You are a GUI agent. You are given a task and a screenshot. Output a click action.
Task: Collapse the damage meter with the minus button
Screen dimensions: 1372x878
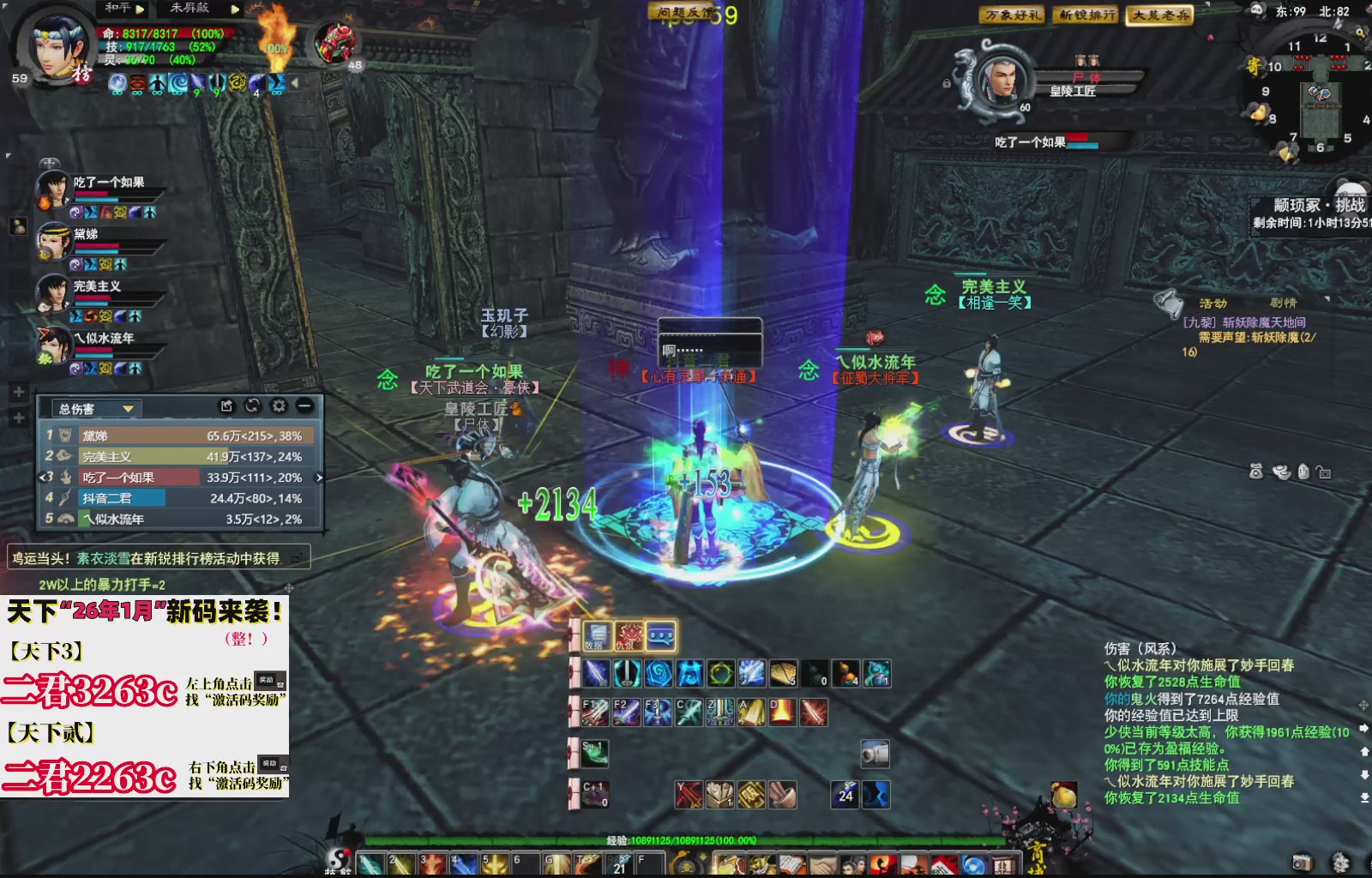pyautogui.click(x=304, y=406)
